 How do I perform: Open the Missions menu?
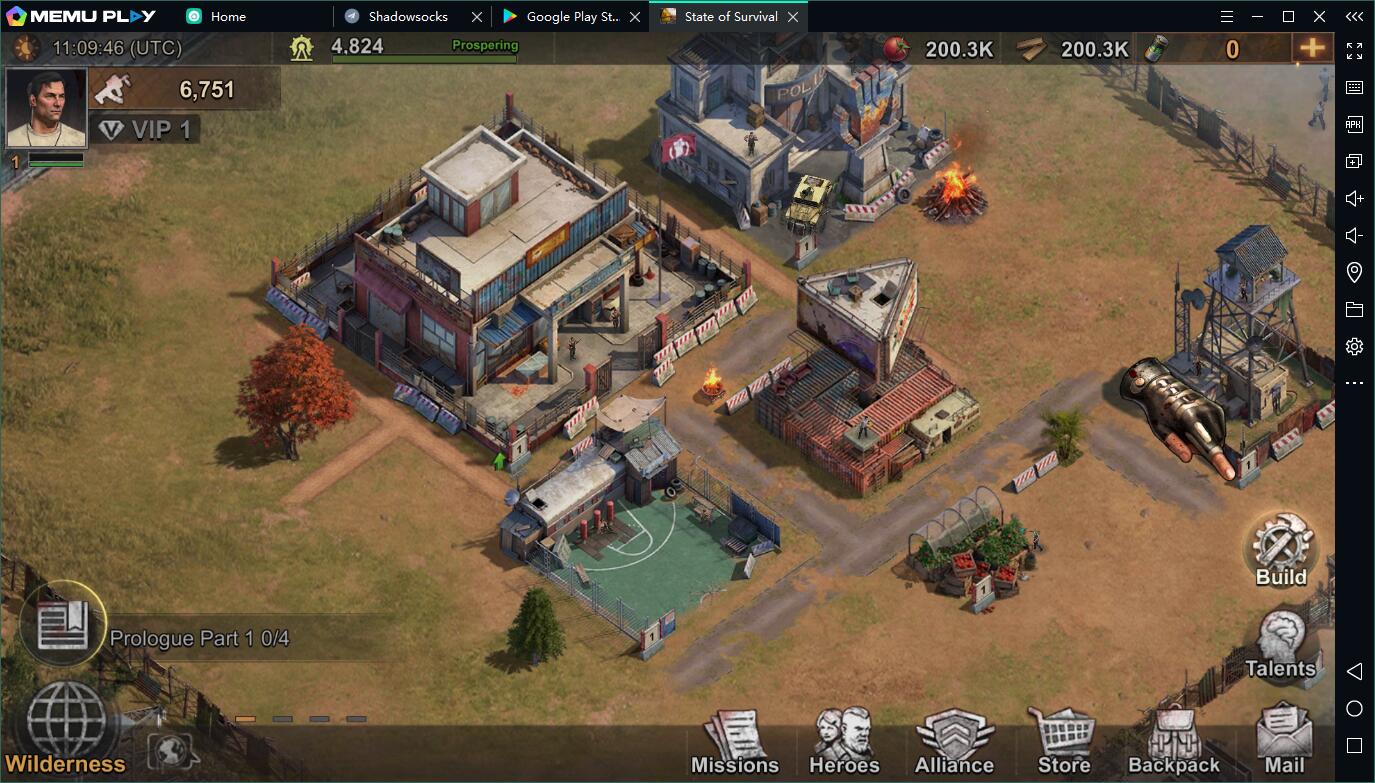(734, 743)
